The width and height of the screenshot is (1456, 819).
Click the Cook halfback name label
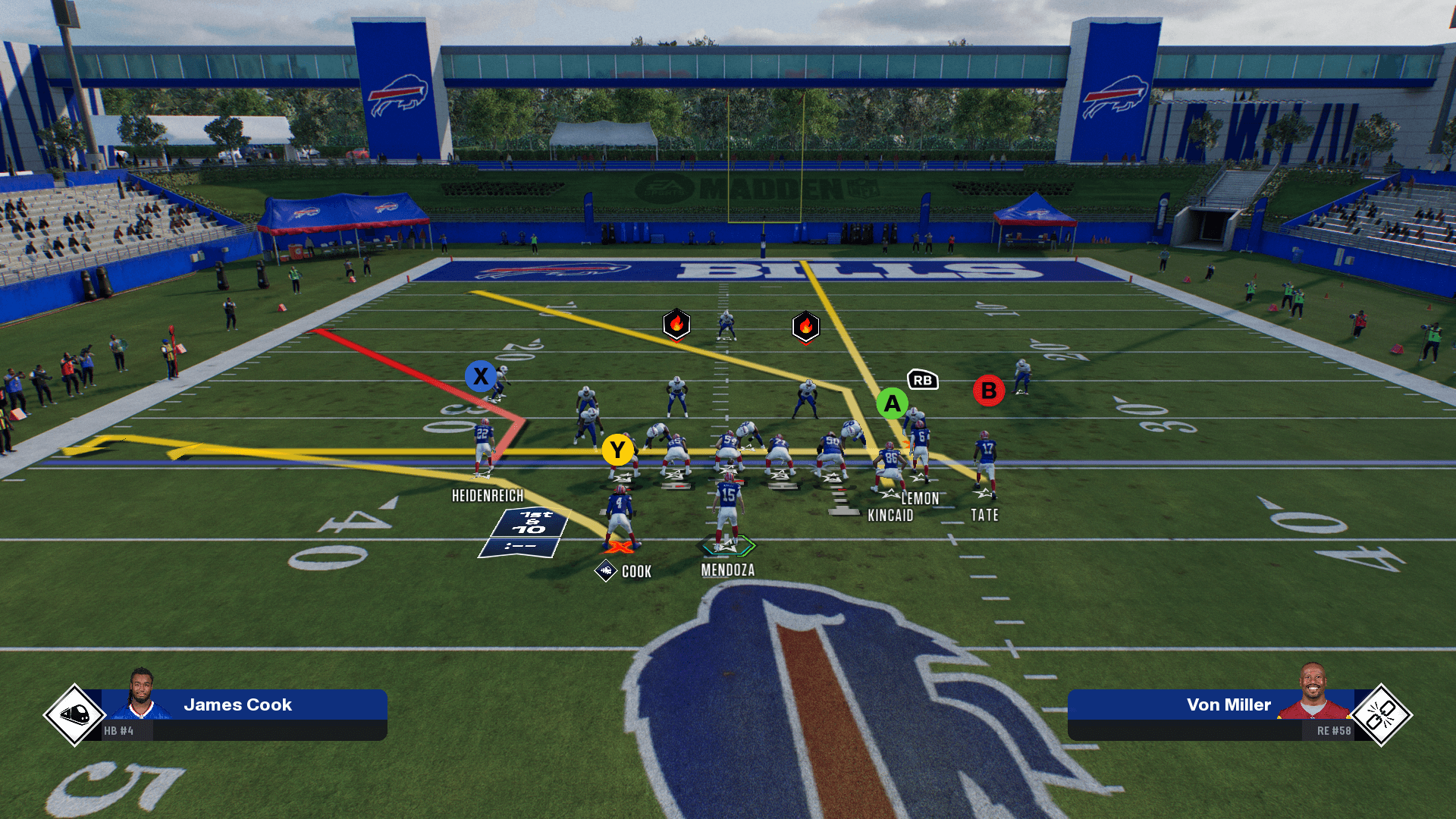pyautogui.click(x=636, y=572)
